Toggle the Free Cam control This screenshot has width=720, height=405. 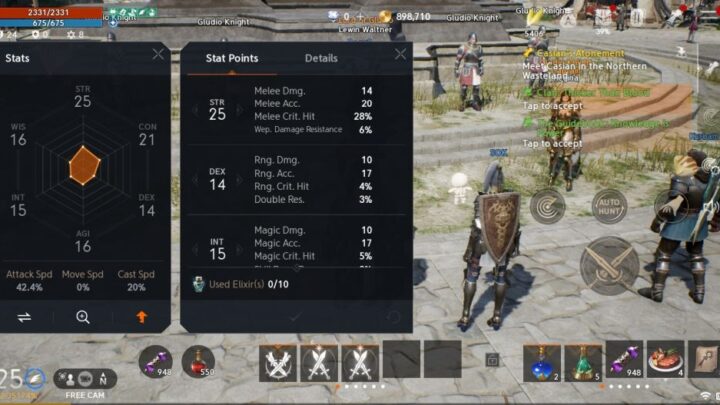point(86,381)
